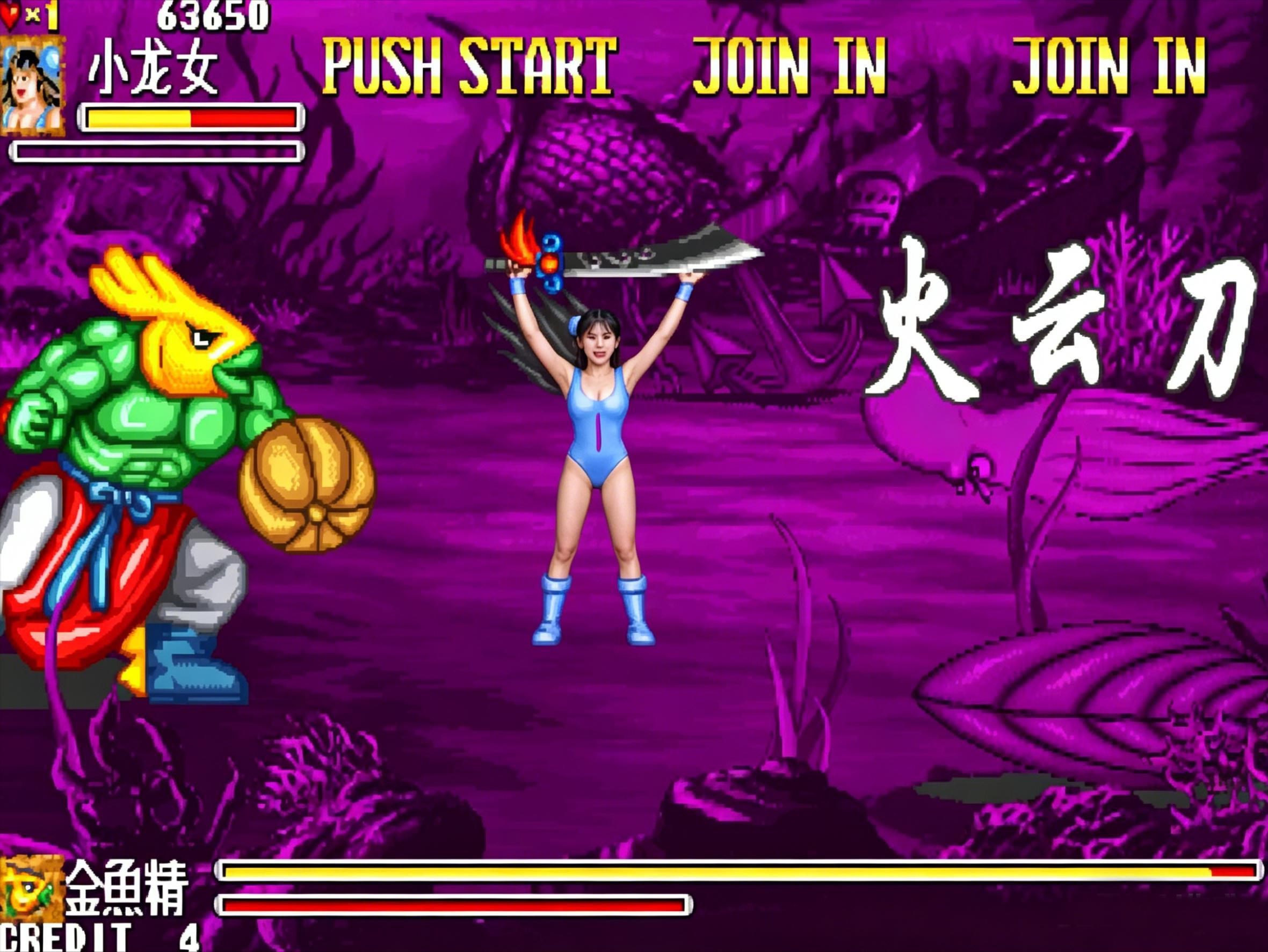Click the player character portrait
Screen dimensions: 1268x952
click(x=32, y=86)
